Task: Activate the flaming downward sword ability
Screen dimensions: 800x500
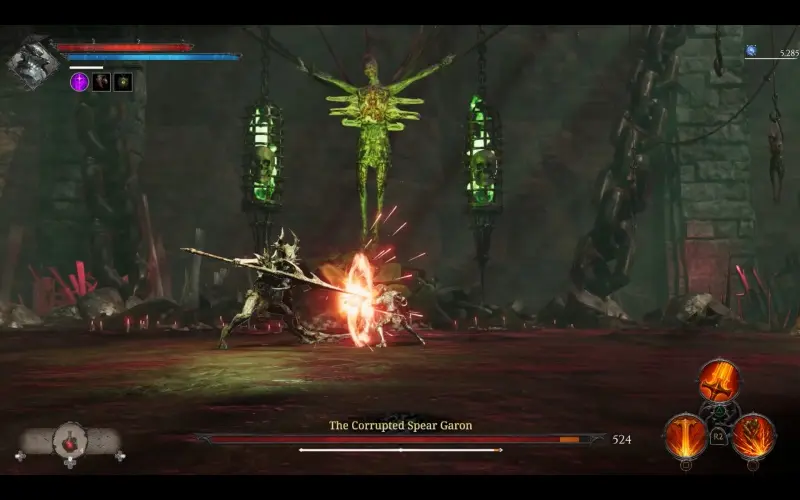Action: coord(719,380)
